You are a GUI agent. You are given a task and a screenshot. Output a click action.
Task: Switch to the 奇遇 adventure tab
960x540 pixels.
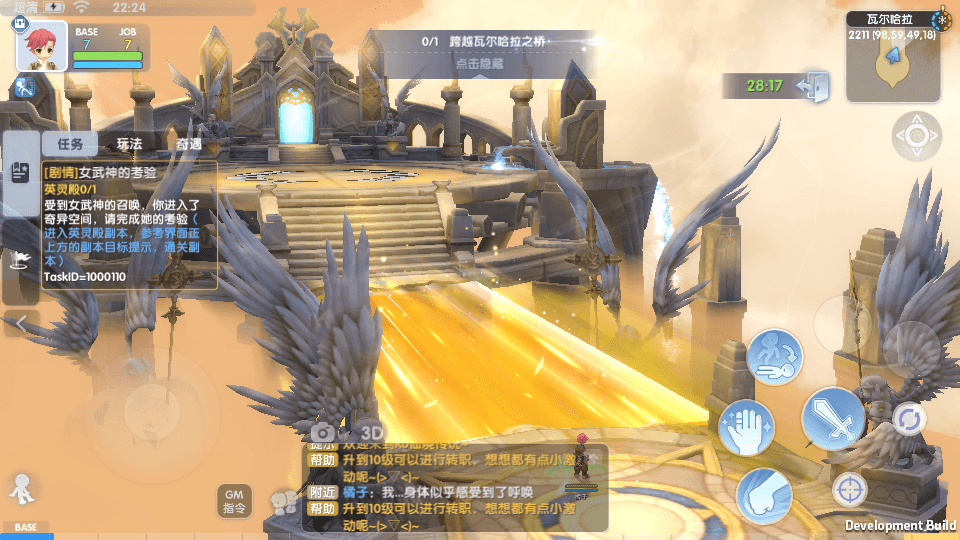click(188, 144)
